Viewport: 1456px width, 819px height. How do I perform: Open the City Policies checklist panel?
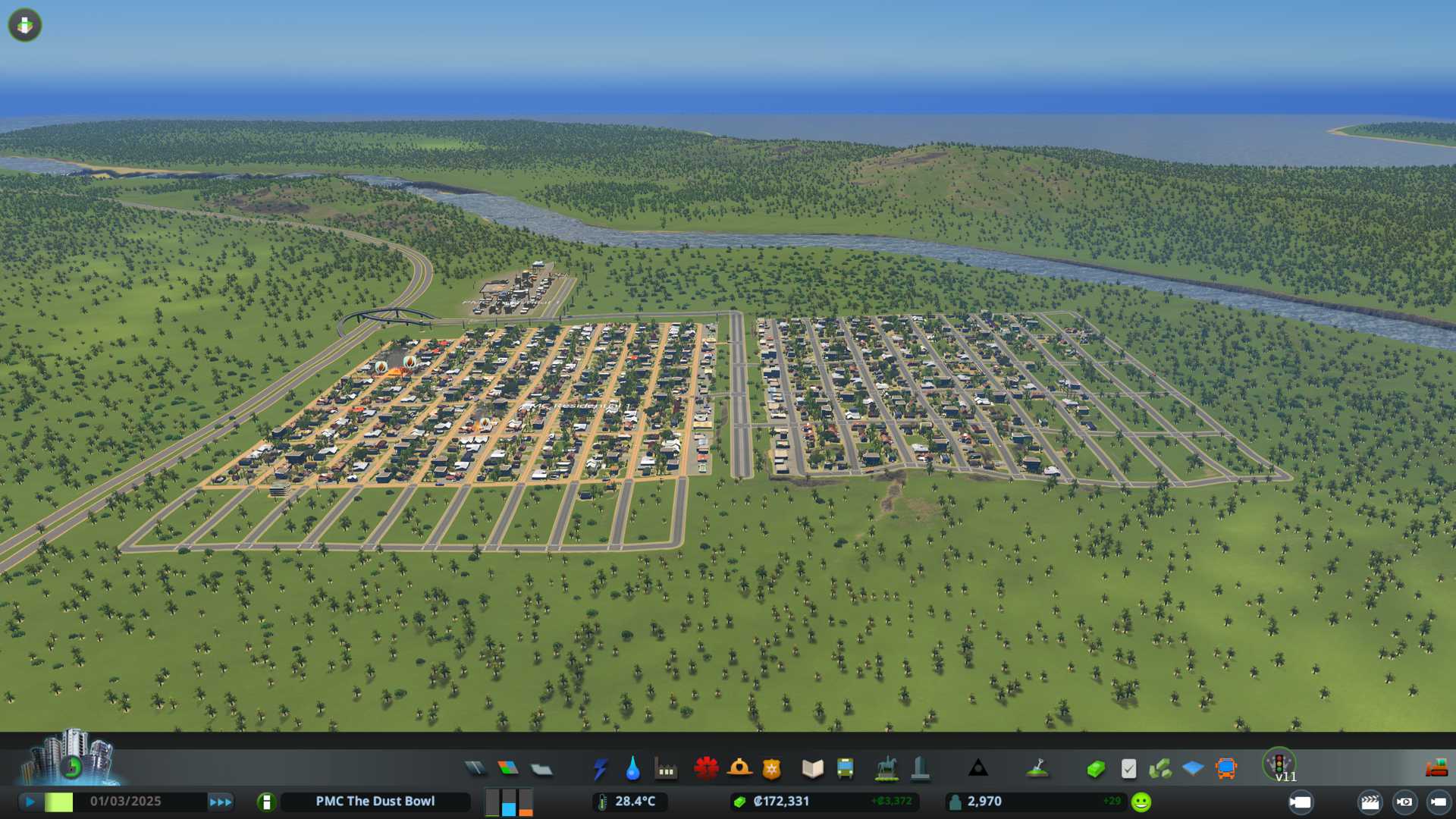coord(1128,769)
